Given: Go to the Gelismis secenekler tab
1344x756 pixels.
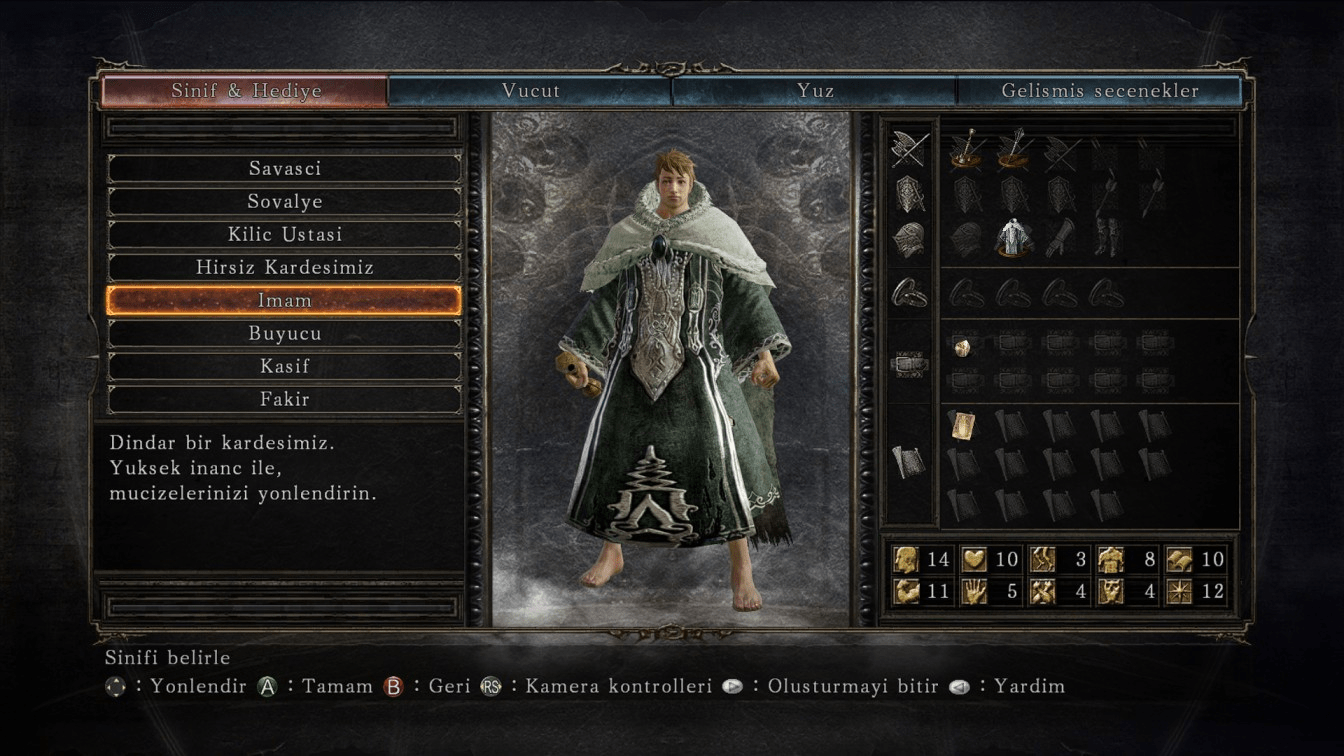Looking at the screenshot, I should (1099, 91).
